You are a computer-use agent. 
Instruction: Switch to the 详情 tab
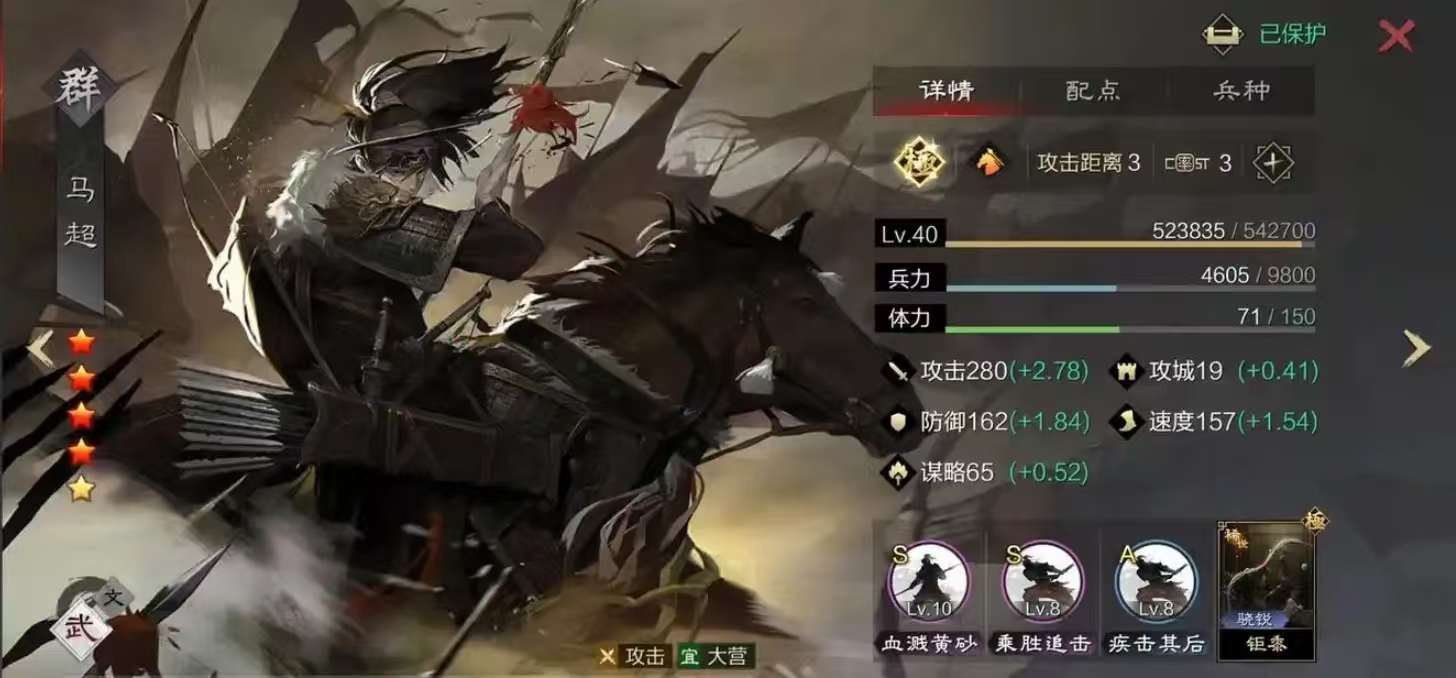coord(946,91)
